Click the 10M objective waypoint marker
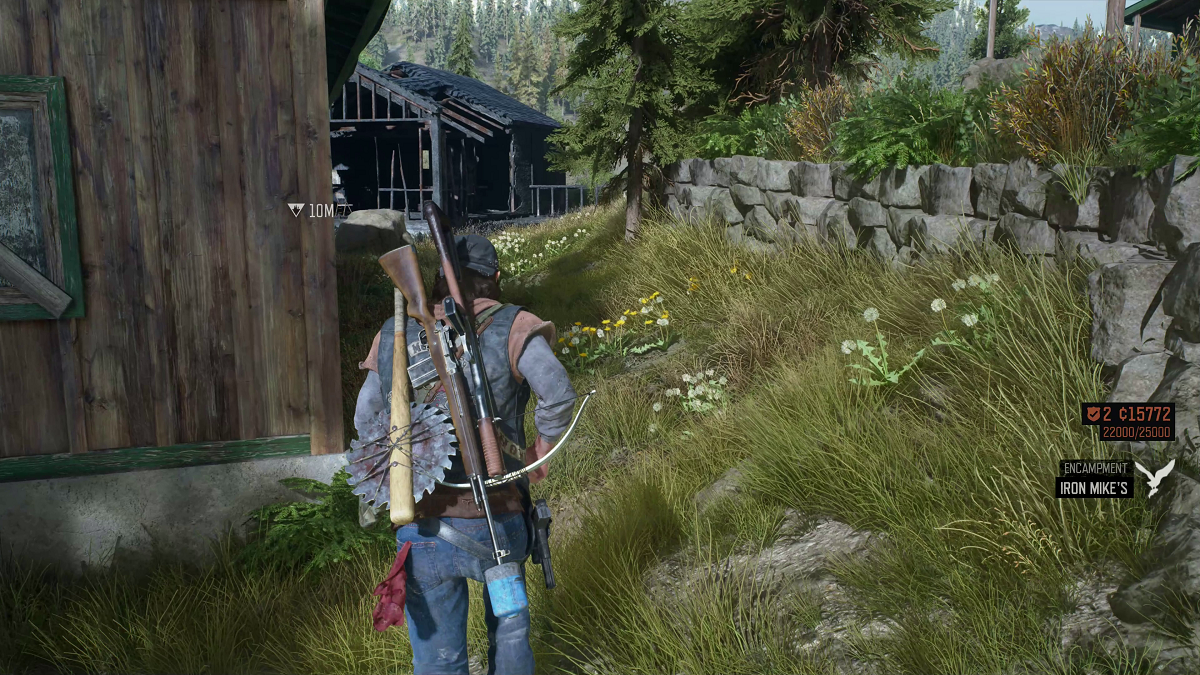The image size is (1200, 675). [x=296, y=210]
